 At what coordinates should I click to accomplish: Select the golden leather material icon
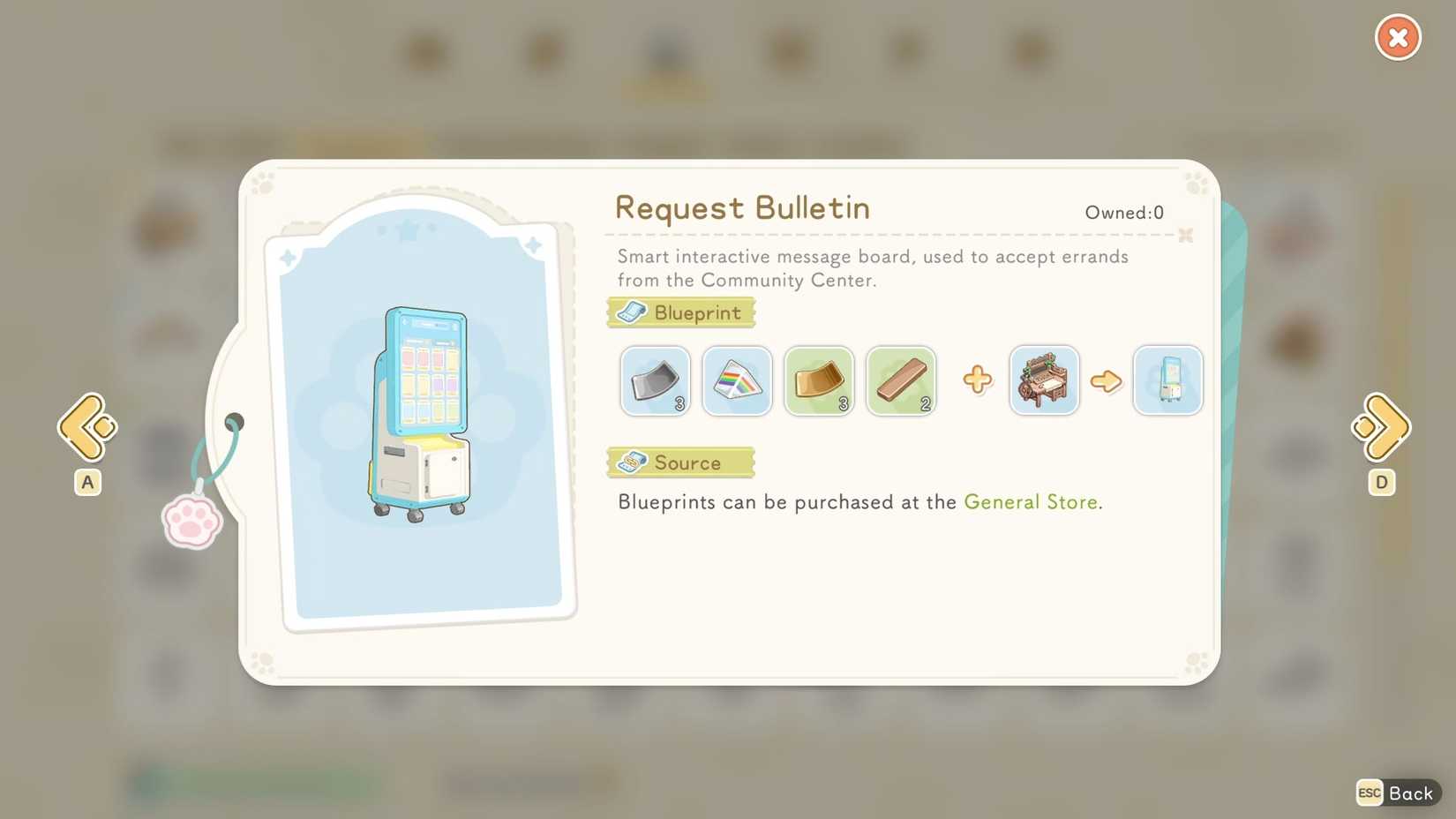coord(819,380)
